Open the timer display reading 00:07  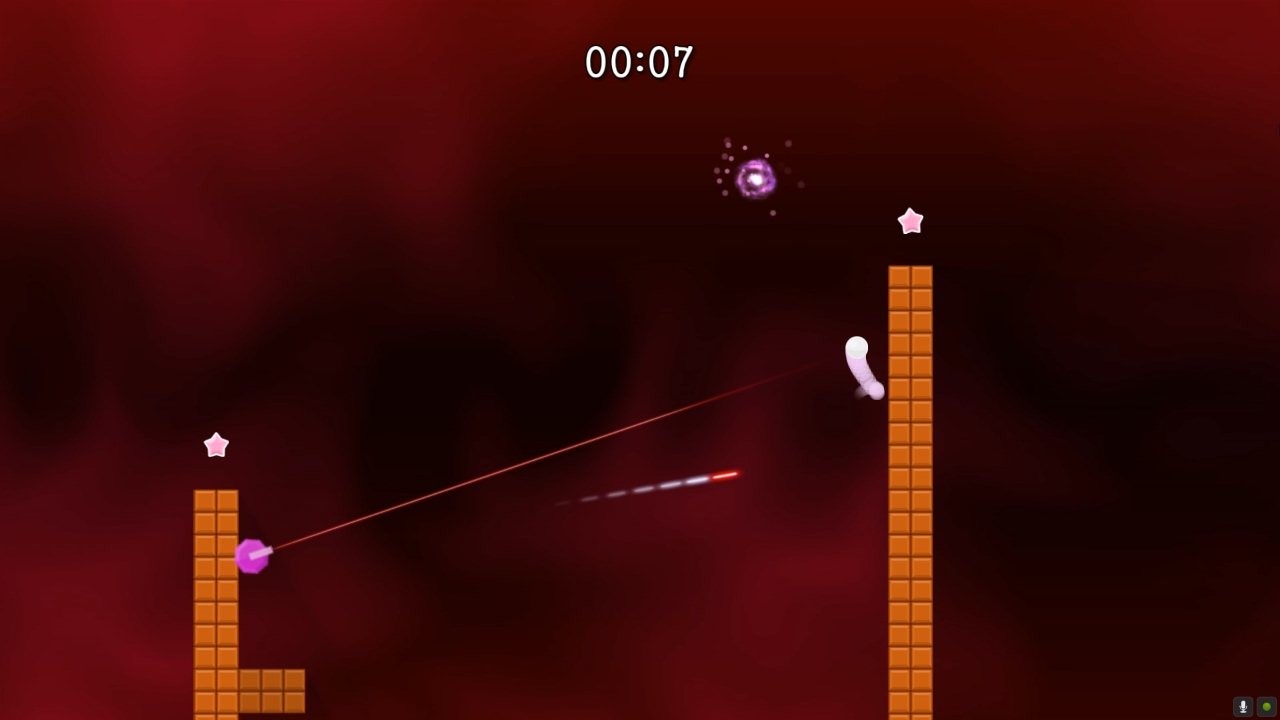[640, 60]
